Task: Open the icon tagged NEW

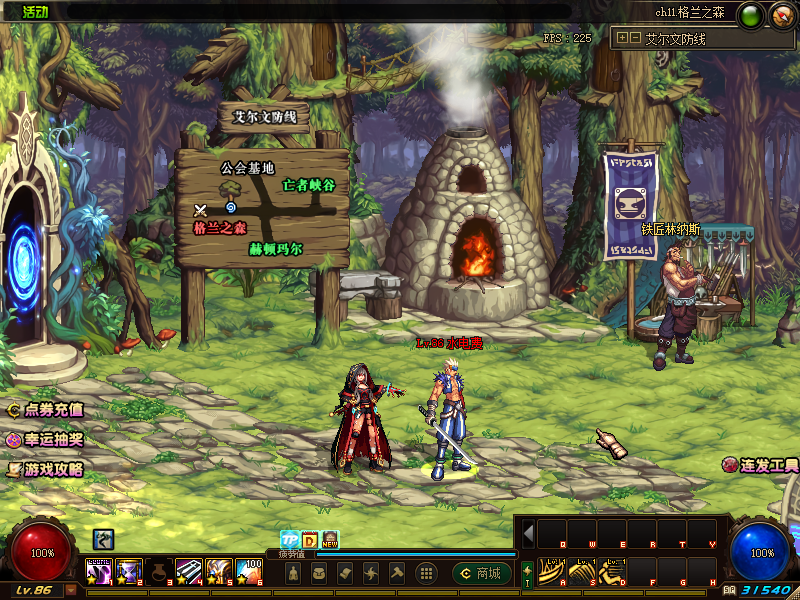Action: pyautogui.click(x=329, y=539)
